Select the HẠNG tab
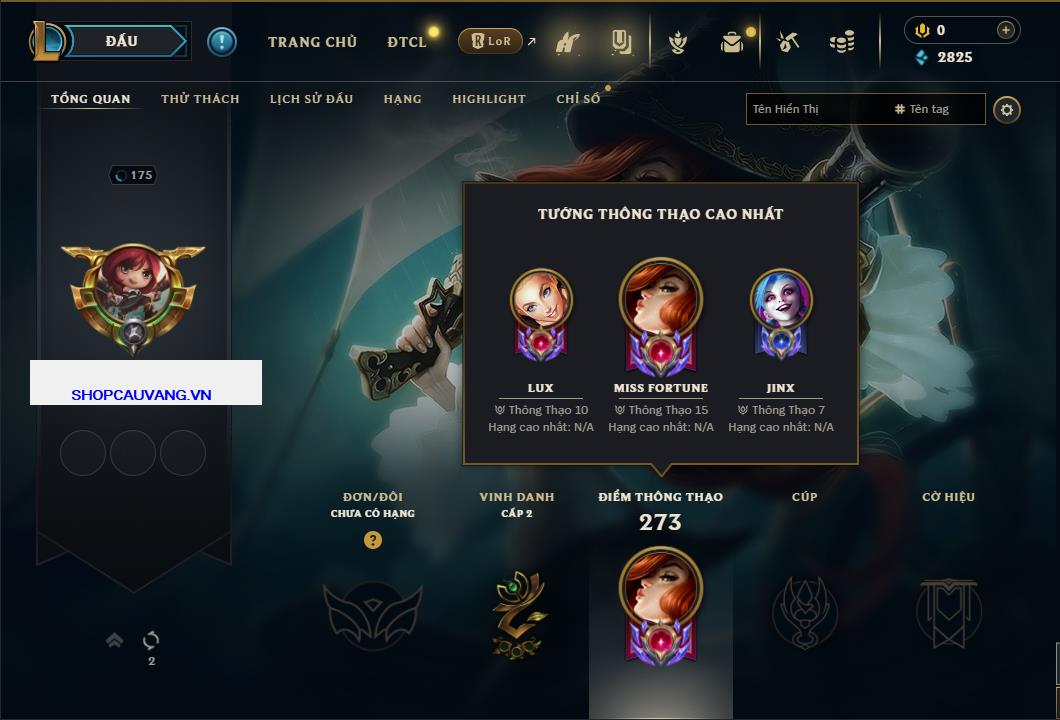The image size is (1060, 720). [402, 99]
